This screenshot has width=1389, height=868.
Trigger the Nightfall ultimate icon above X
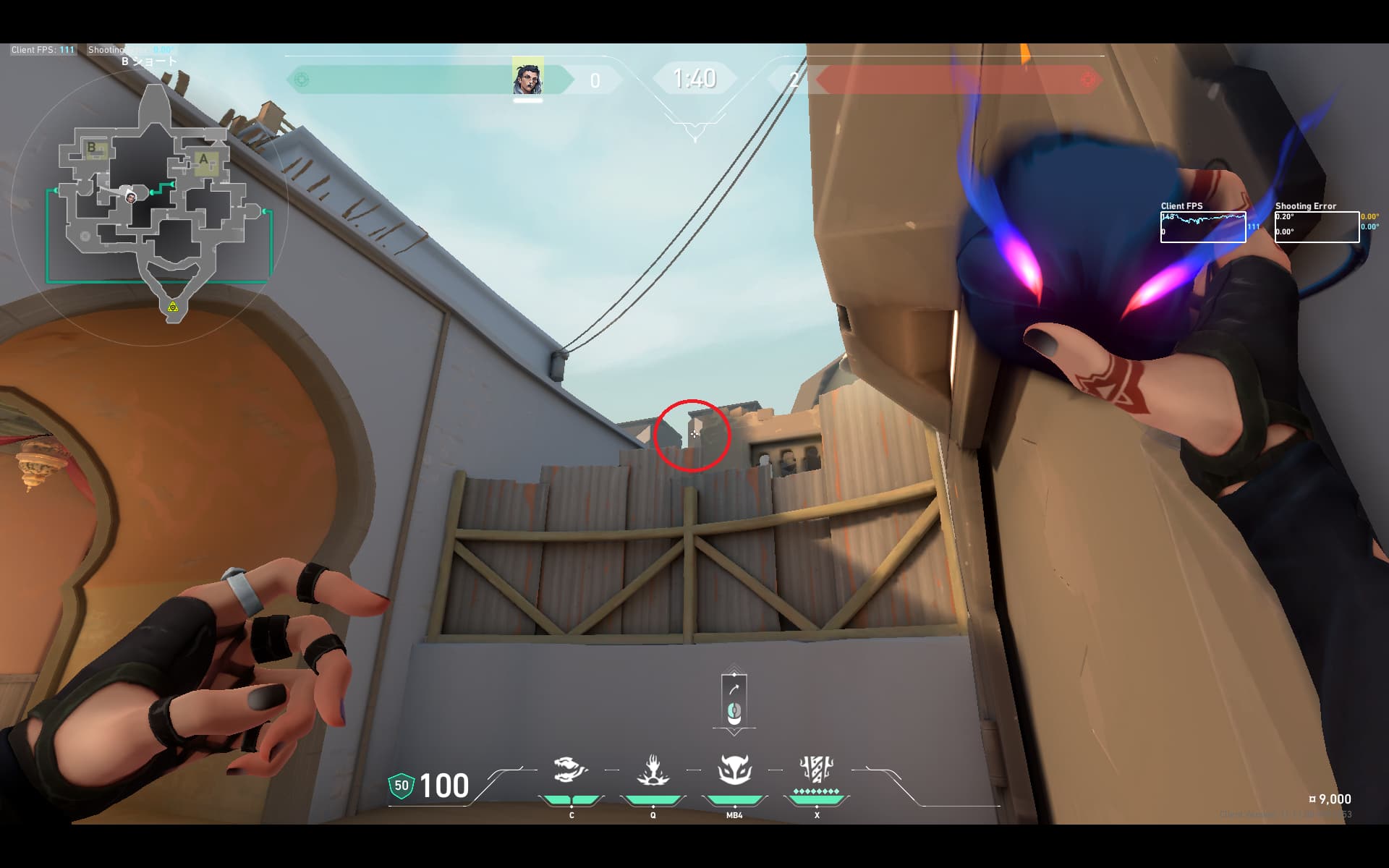coord(817,770)
